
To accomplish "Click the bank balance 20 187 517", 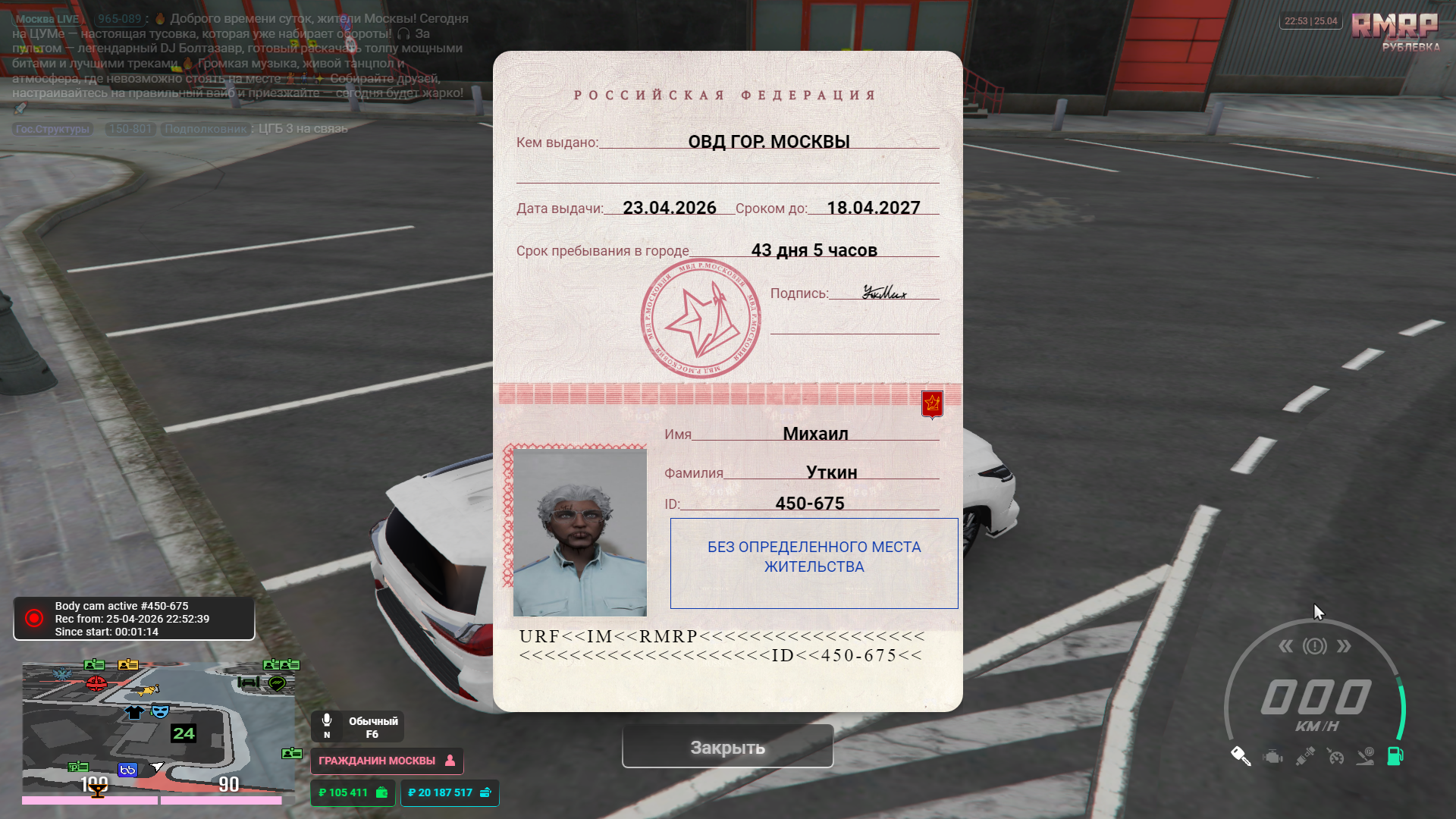I will 449,792.
